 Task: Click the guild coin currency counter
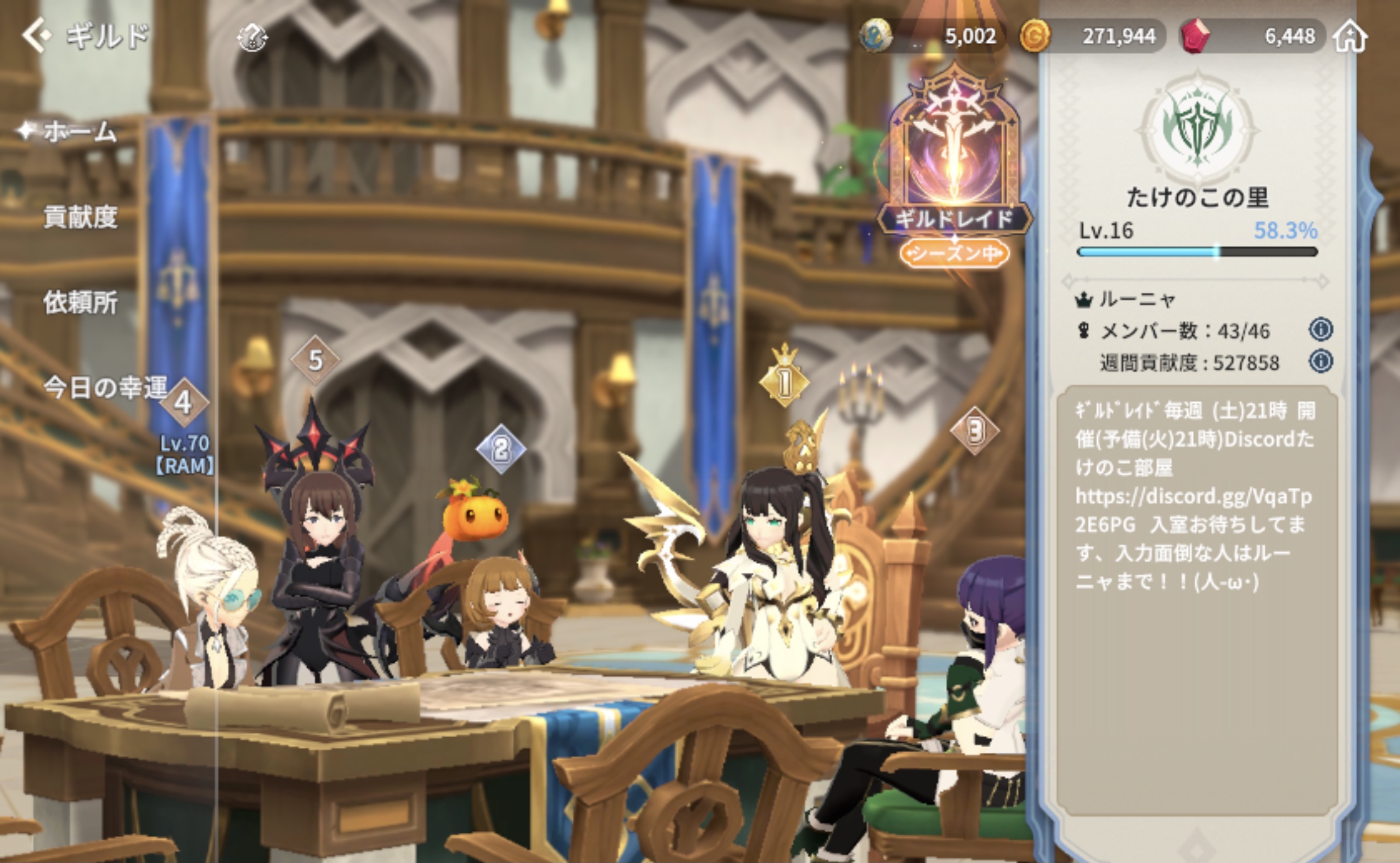932,36
